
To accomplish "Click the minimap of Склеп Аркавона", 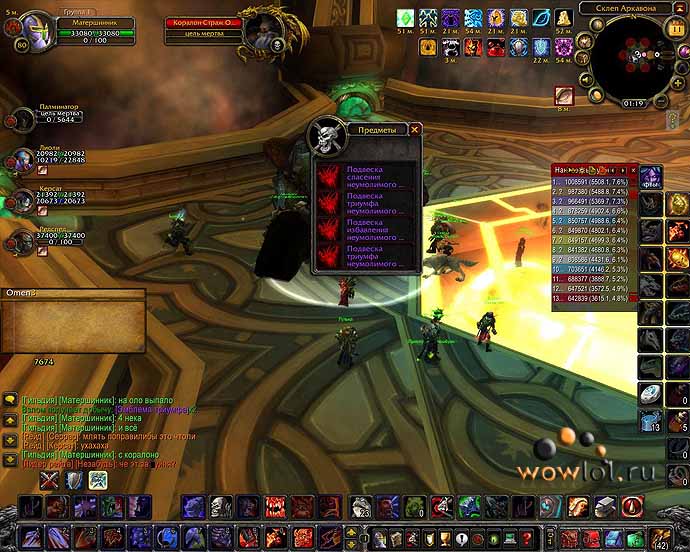I will coord(630,58).
